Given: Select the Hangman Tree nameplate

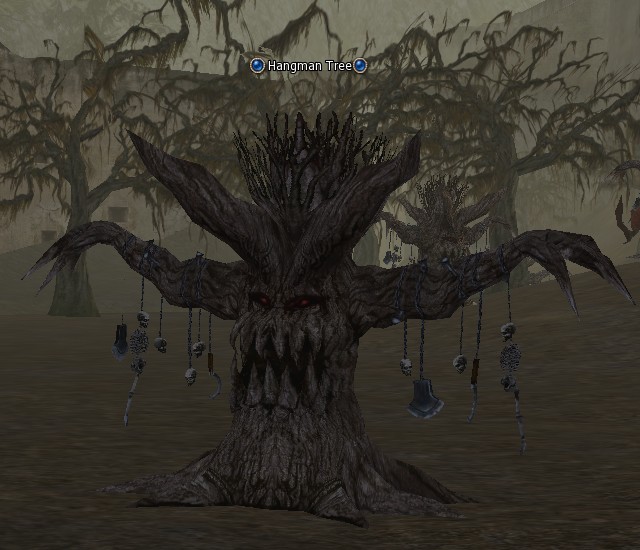Looking at the screenshot, I should point(309,66).
